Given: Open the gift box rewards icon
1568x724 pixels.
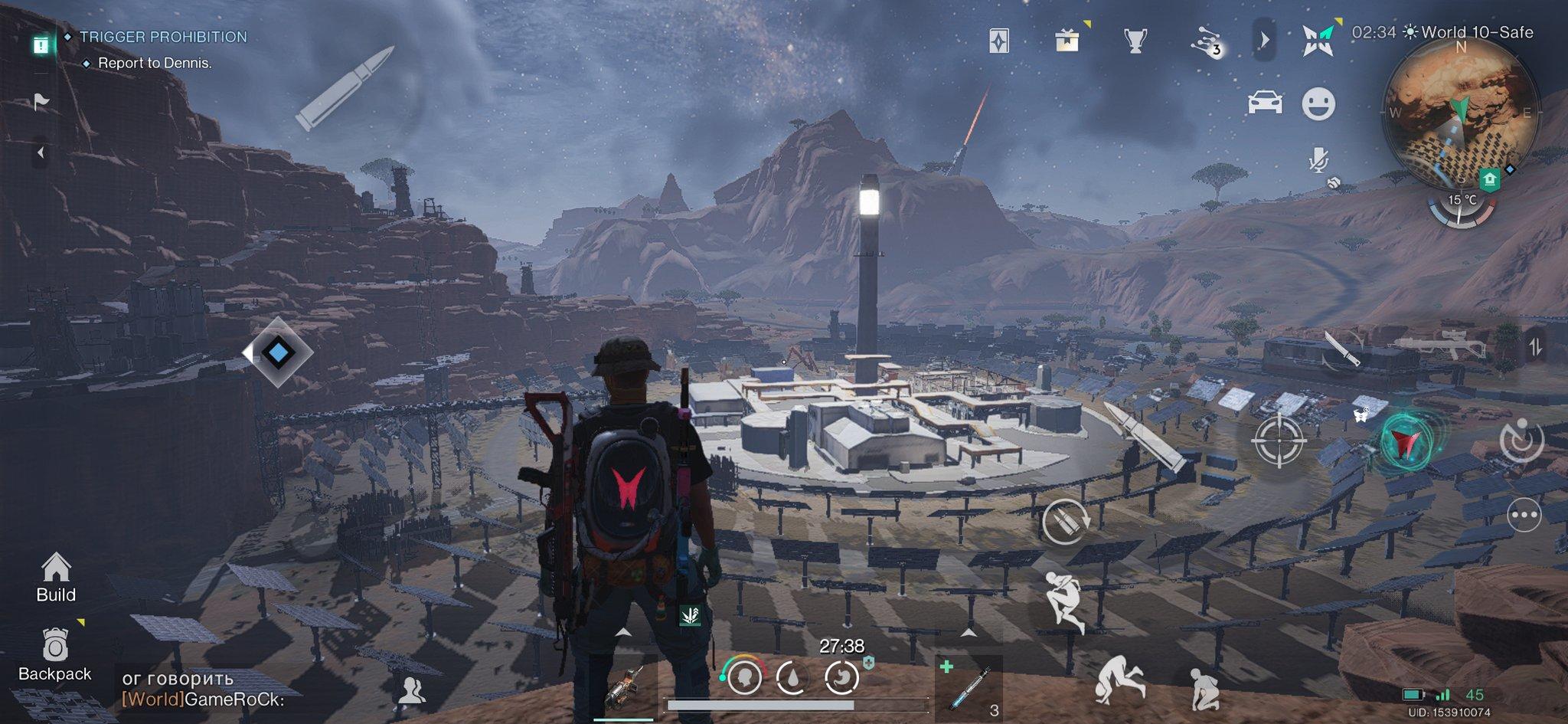Looking at the screenshot, I should (1067, 41).
